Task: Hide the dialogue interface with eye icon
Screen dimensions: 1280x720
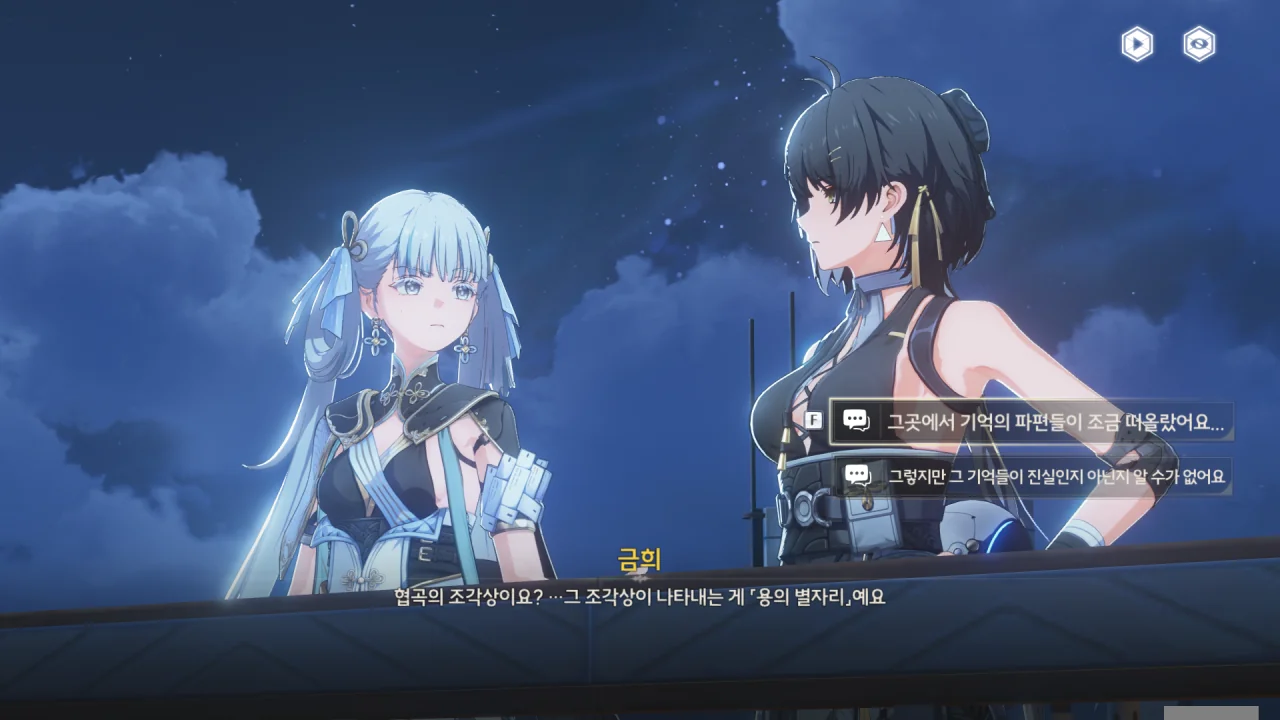Action: click(x=1199, y=44)
